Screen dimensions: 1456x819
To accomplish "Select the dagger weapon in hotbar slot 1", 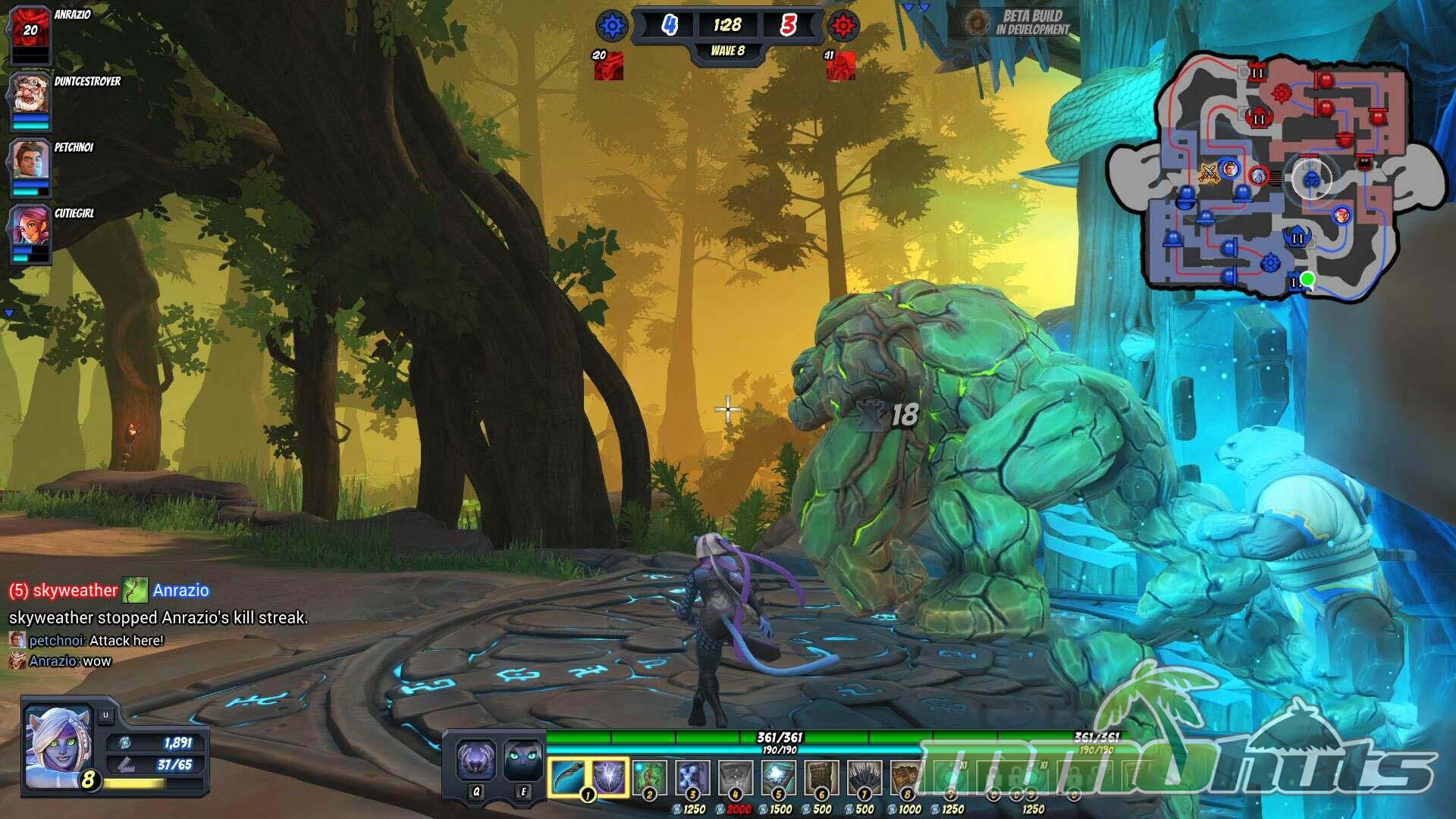I will (567, 777).
